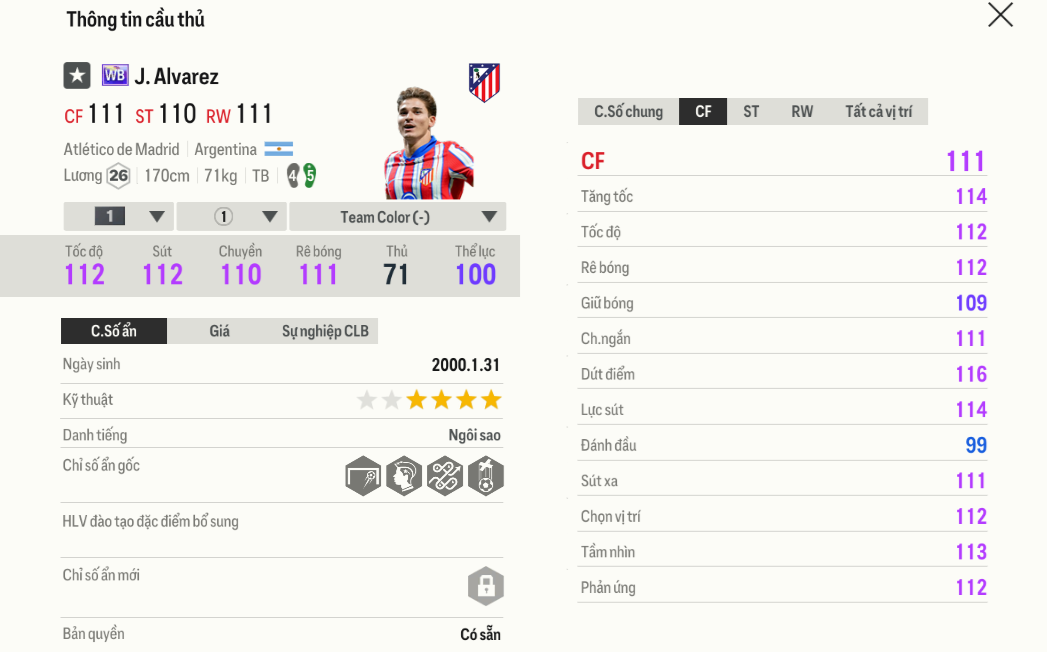
Task: Show the Tất cả vị trí tab
Action: [878, 112]
